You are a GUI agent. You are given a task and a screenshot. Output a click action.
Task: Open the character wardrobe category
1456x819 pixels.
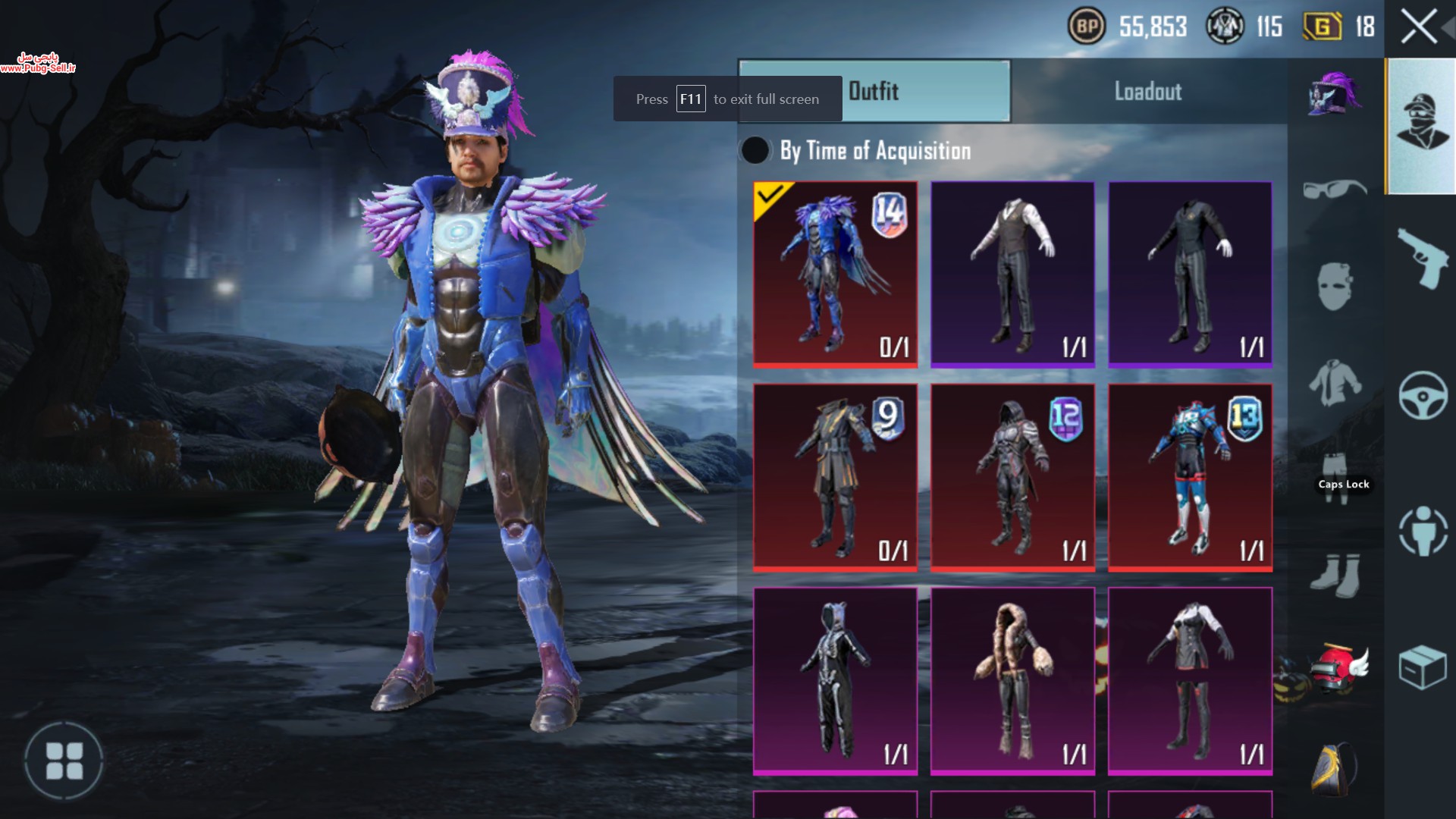coord(1422,125)
